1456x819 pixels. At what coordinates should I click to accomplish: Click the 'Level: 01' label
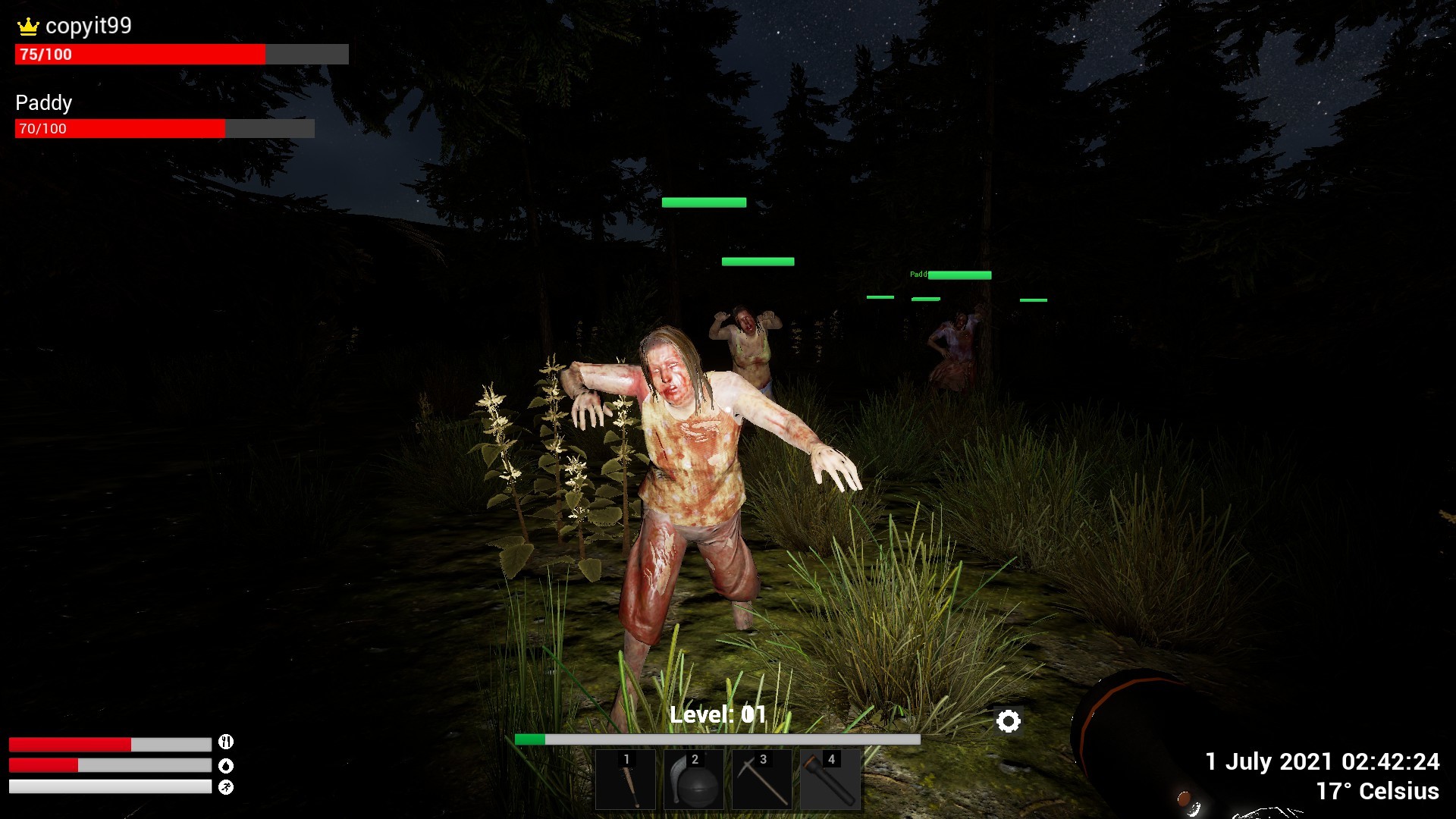(x=718, y=713)
